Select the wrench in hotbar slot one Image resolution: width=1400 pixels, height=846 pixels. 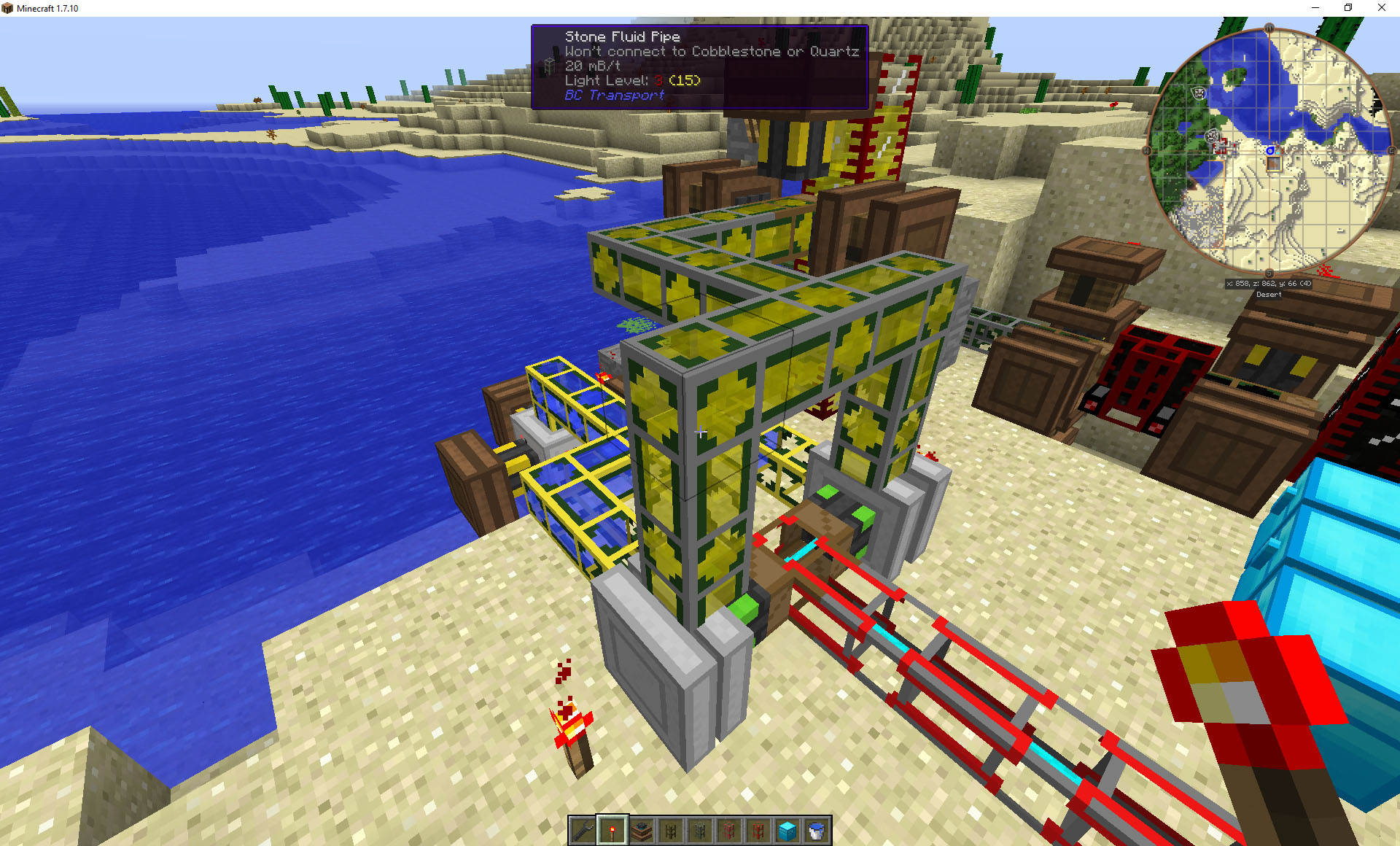pyautogui.click(x=583, y=829)
